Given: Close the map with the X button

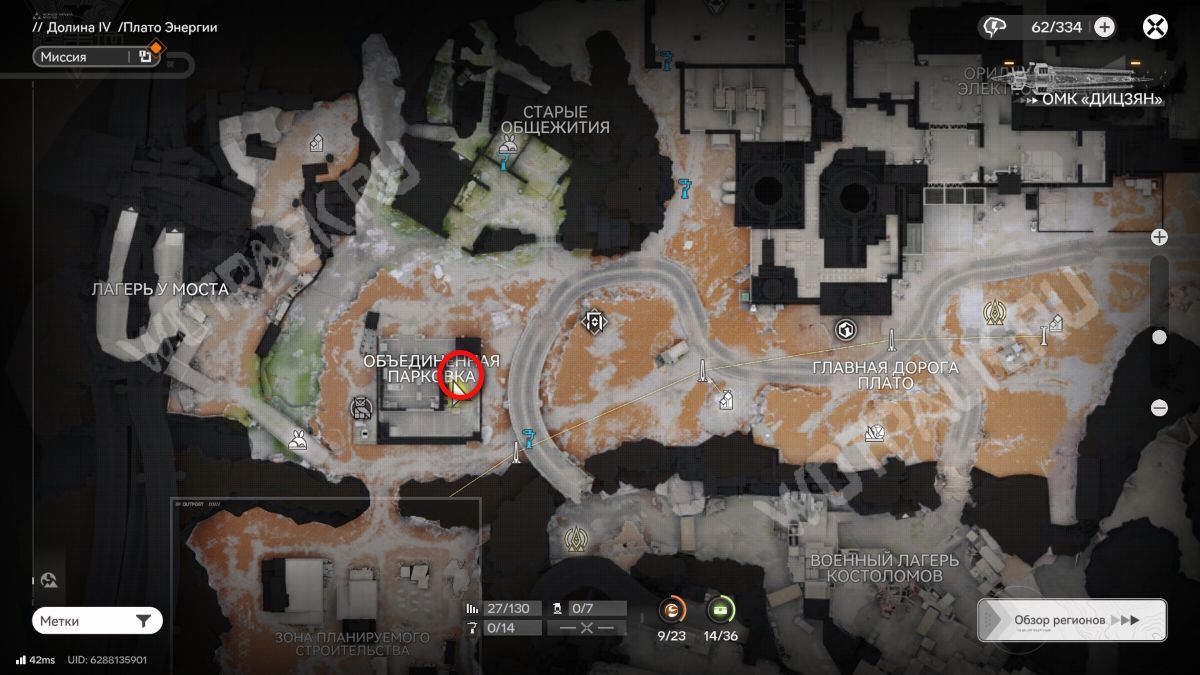Looking at the screenshot, I should pyautogui.click(x=1155, y=27).
